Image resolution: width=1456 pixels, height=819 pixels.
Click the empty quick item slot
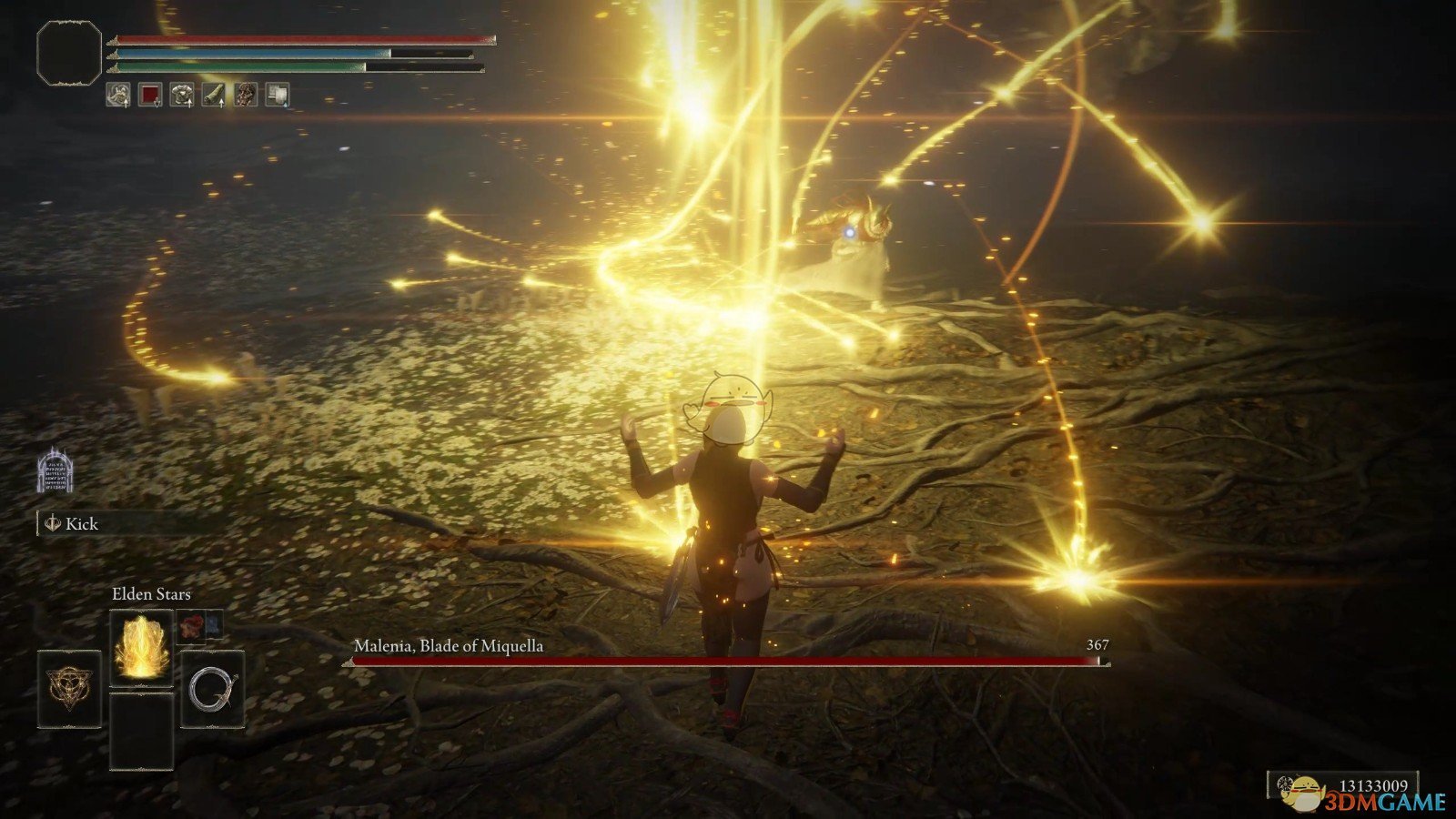coord(141,730)
